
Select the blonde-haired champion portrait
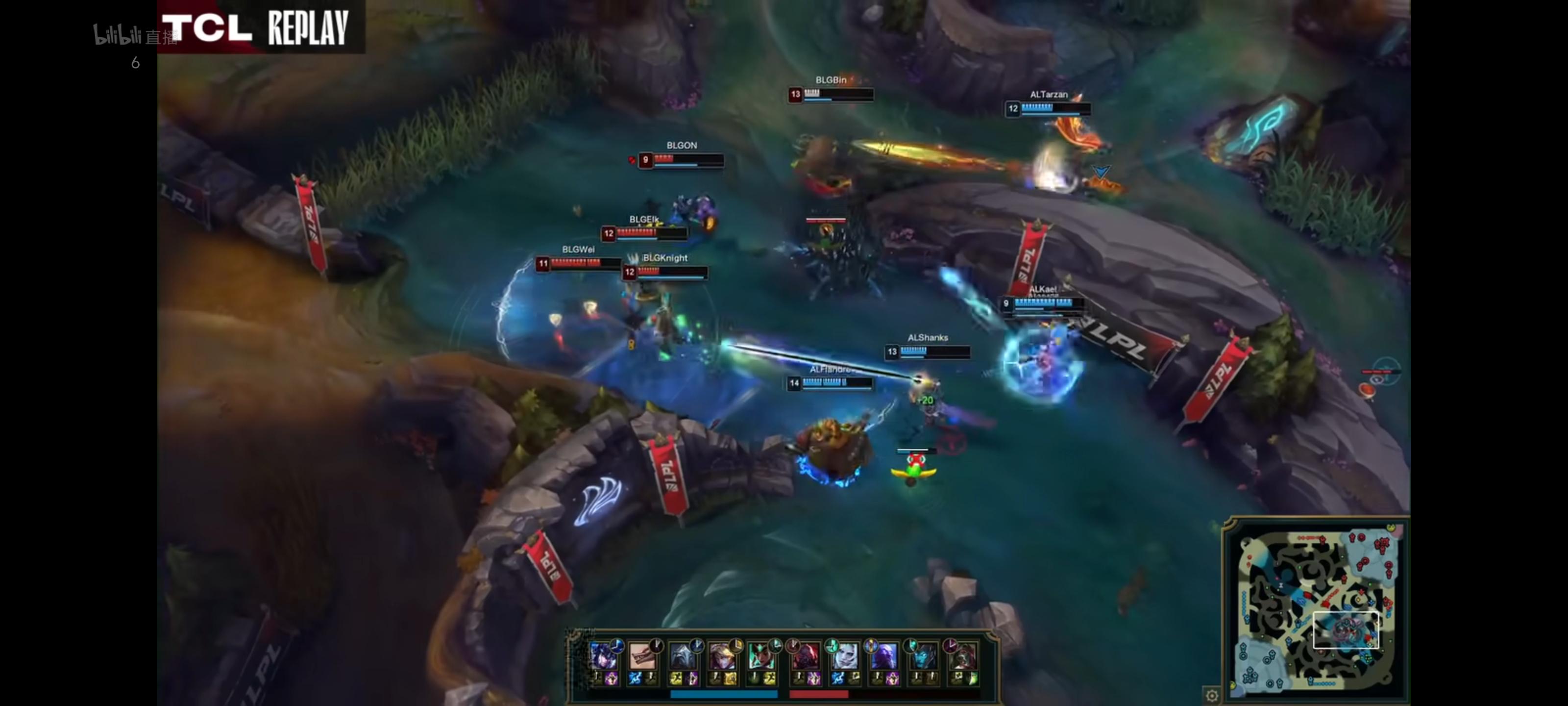721,656
